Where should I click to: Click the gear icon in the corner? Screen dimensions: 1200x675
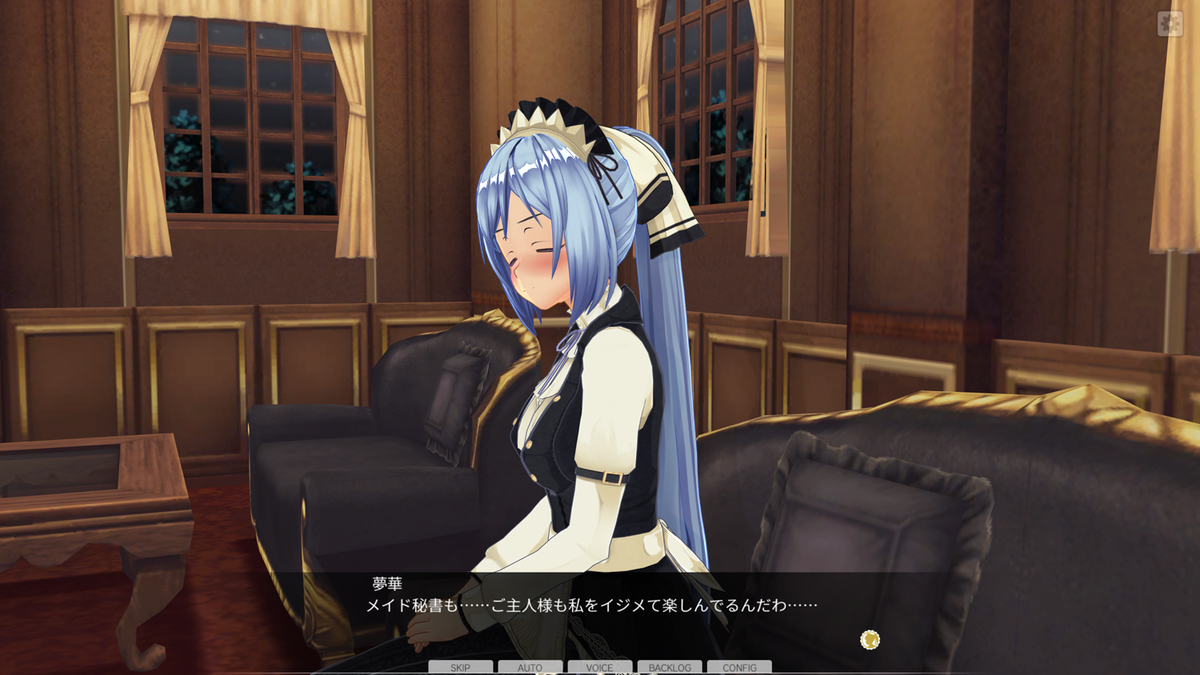pos(1169,23)
